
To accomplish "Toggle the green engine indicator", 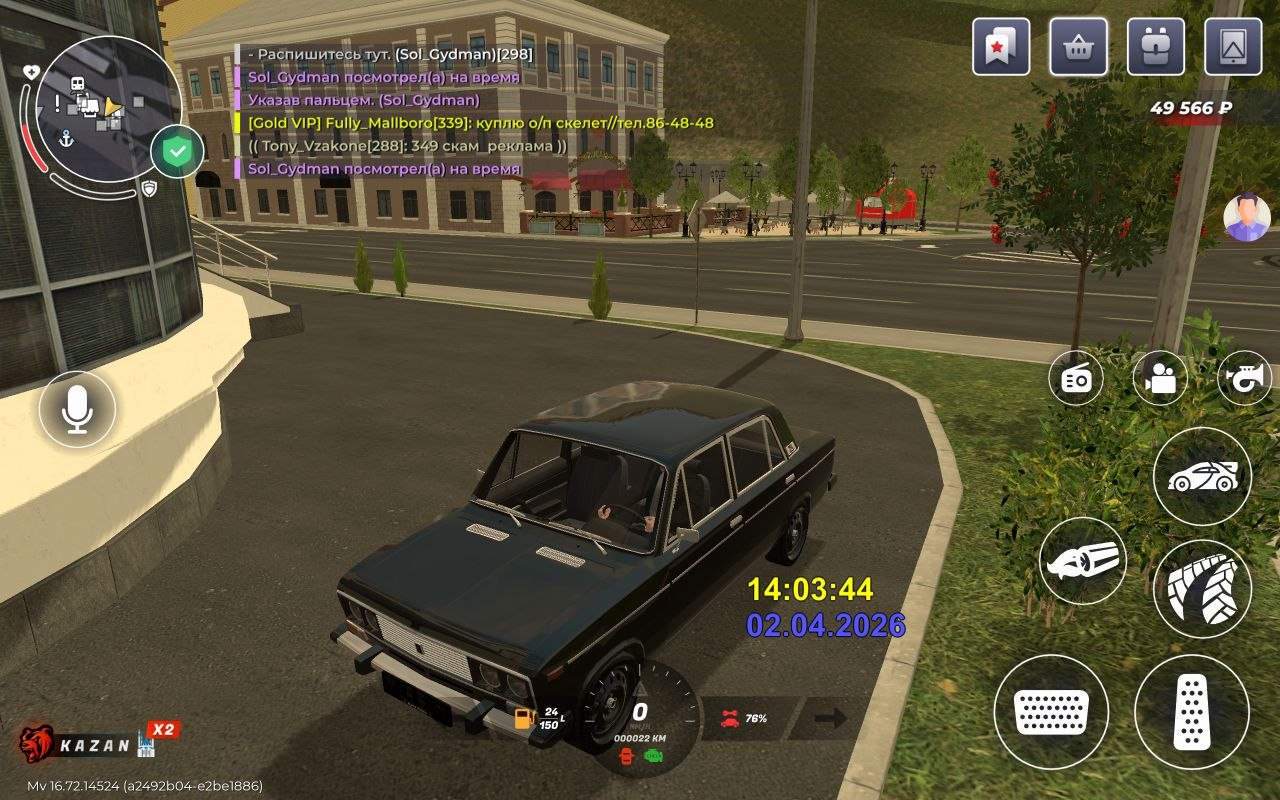I will [x=654, y=757].
